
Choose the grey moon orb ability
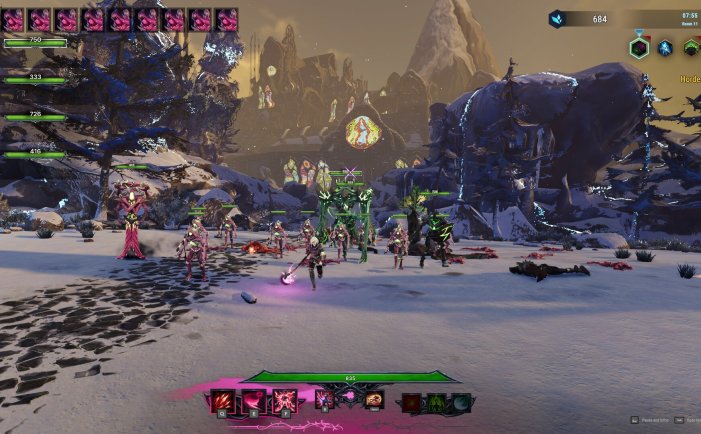coord(461,403)
